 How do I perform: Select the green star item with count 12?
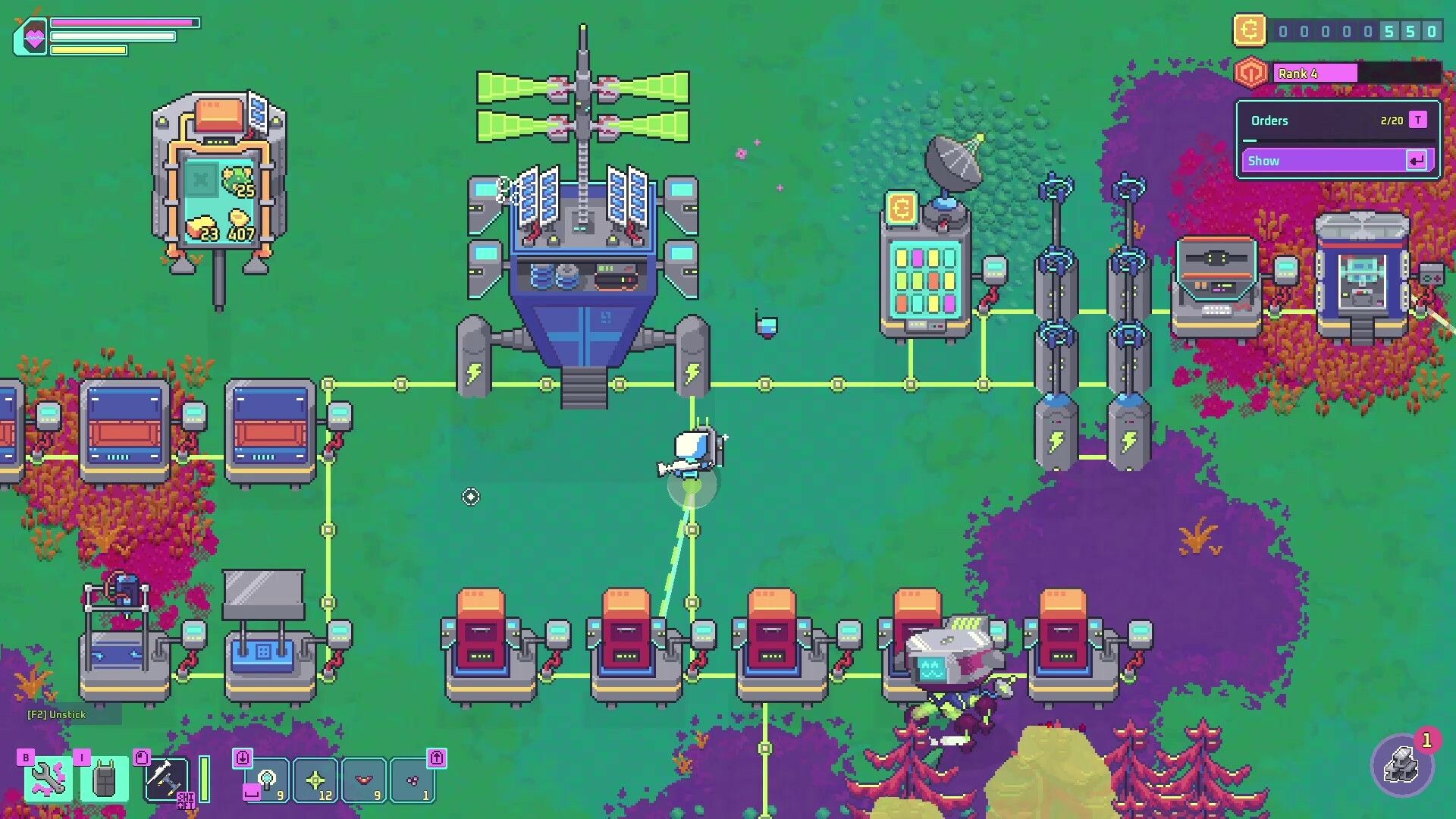(x=315, y=780)
